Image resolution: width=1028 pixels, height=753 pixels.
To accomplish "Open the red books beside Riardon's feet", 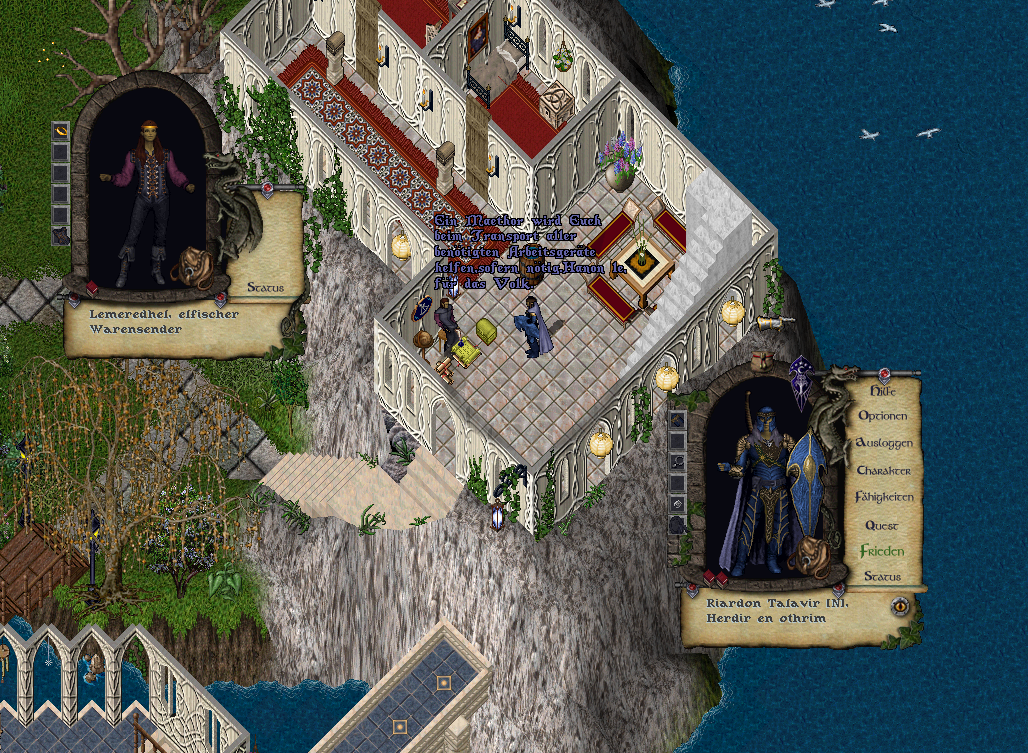I will [715, 578].
